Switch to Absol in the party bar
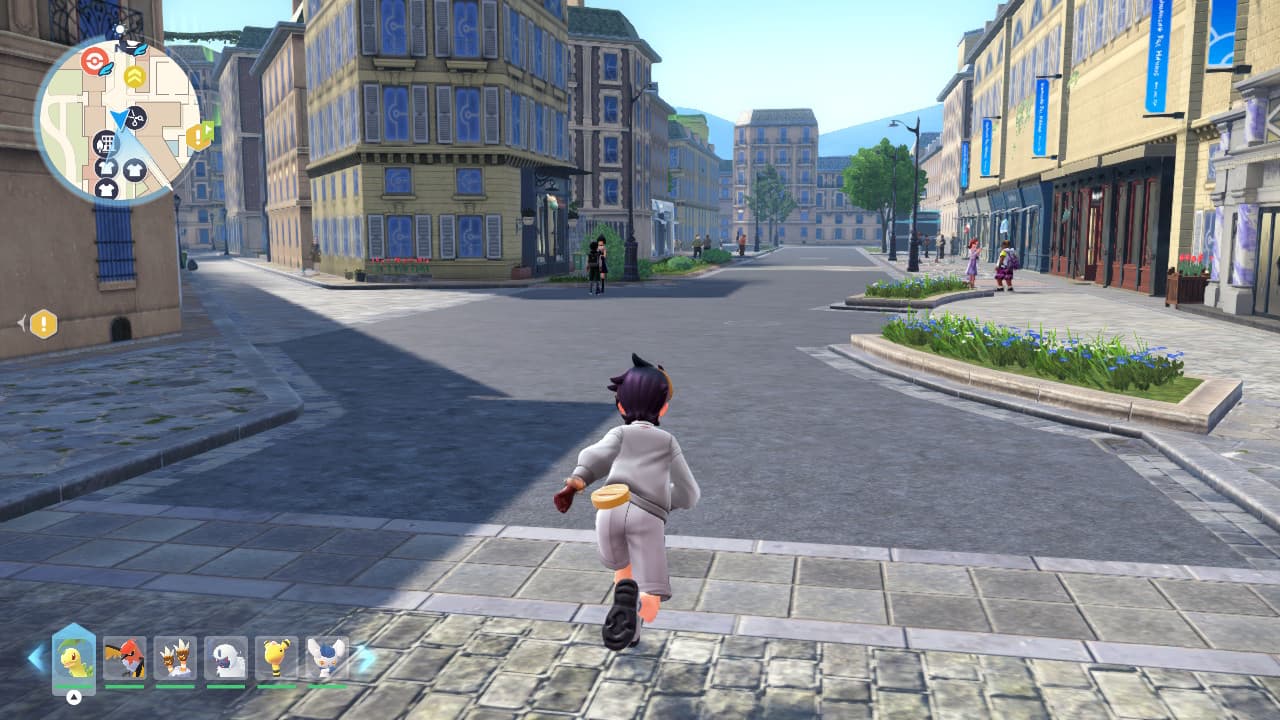Image resolution: width=1280 pixels, height=720 pixels. point(226,657)
